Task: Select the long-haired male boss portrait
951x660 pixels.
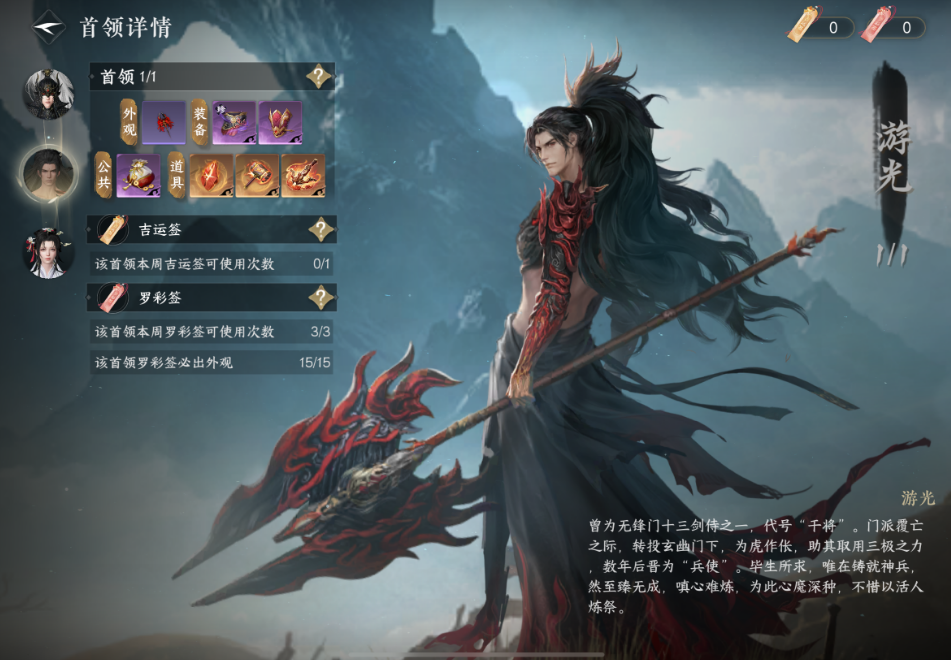Action: click(x=49, y=174)
